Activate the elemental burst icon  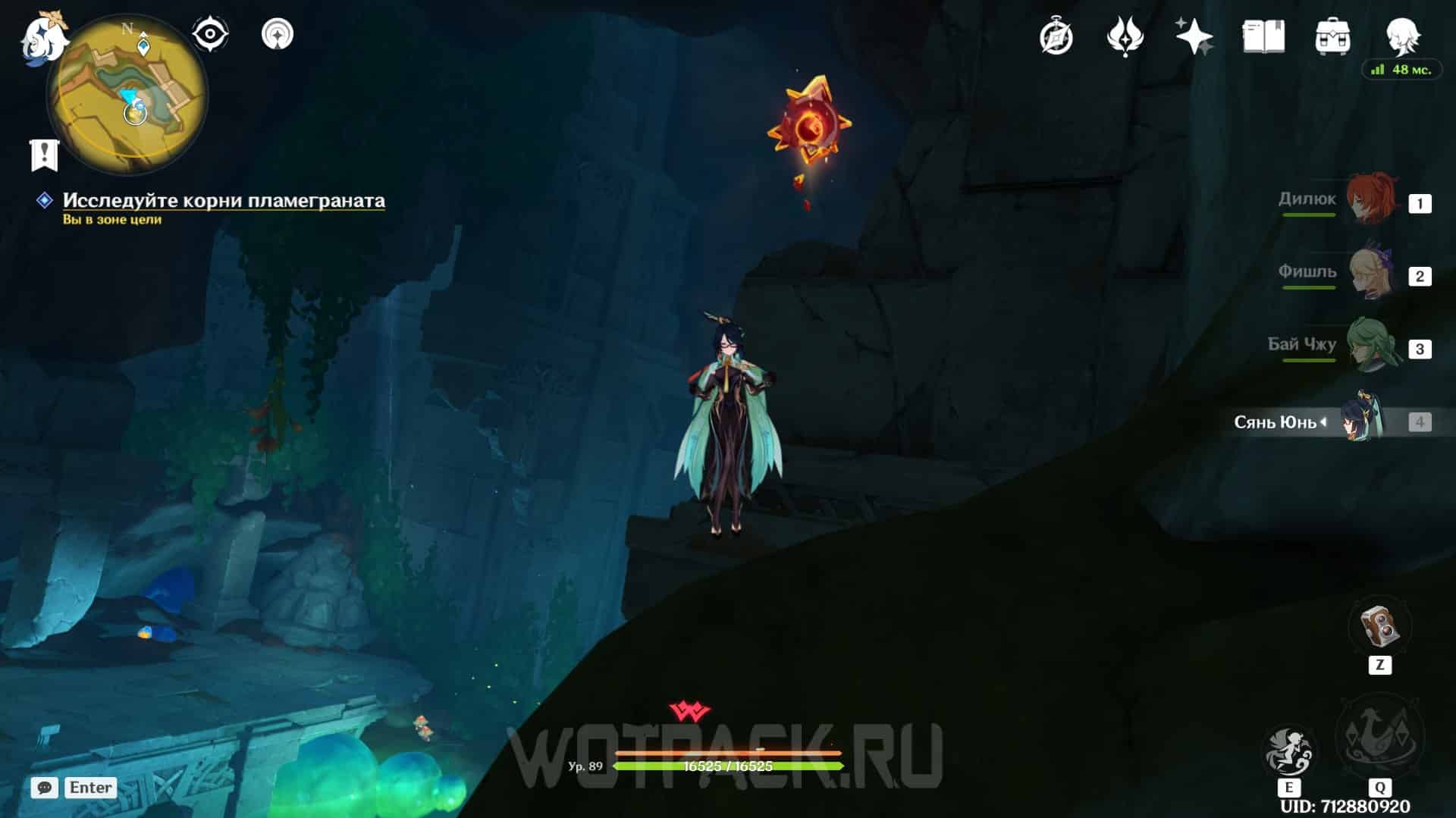1379,735
